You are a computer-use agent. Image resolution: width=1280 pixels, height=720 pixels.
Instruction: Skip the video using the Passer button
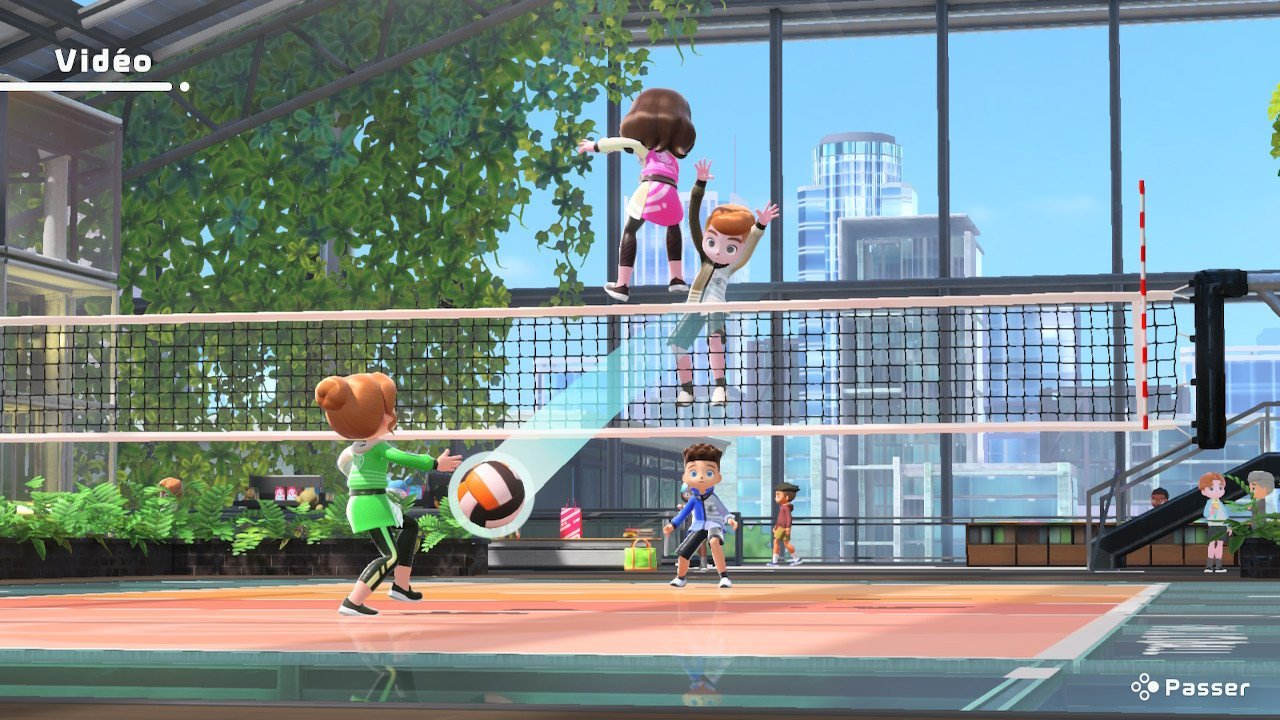click(1191, 687)
